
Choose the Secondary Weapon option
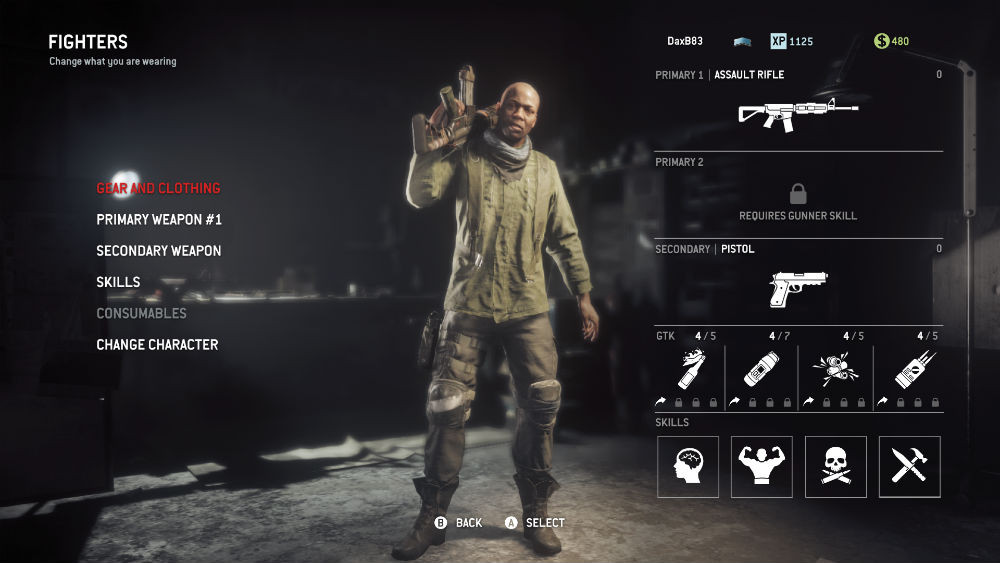pos(159,251)
